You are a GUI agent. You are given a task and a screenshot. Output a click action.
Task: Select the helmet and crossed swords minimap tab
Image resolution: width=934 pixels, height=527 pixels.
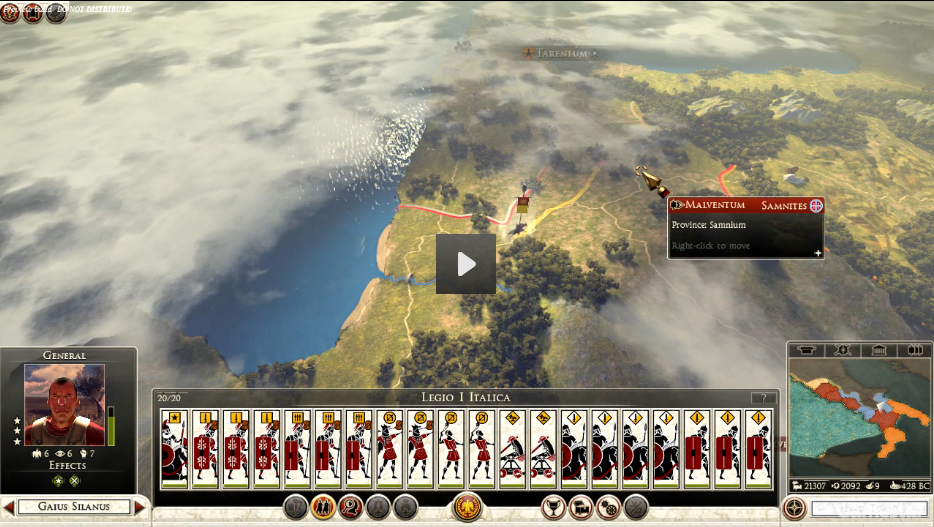tap(842, 350)
